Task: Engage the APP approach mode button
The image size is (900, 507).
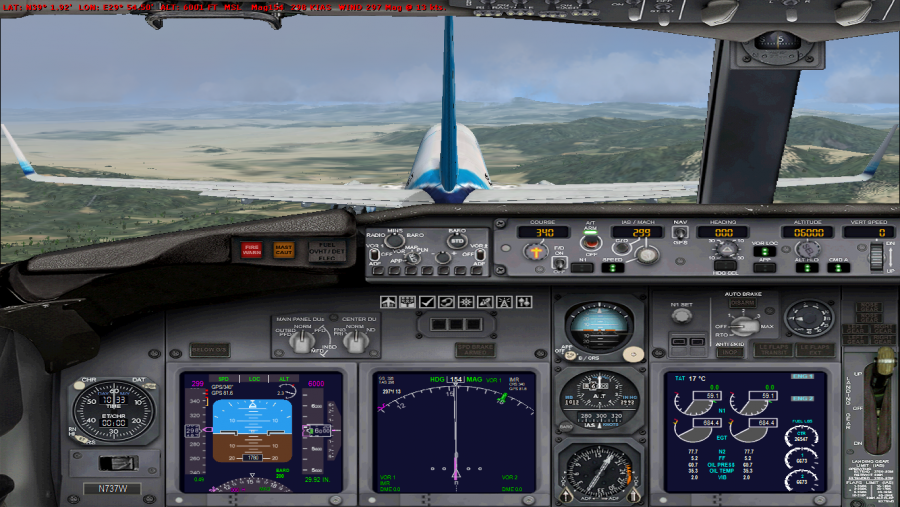Action: pos(765,267)
